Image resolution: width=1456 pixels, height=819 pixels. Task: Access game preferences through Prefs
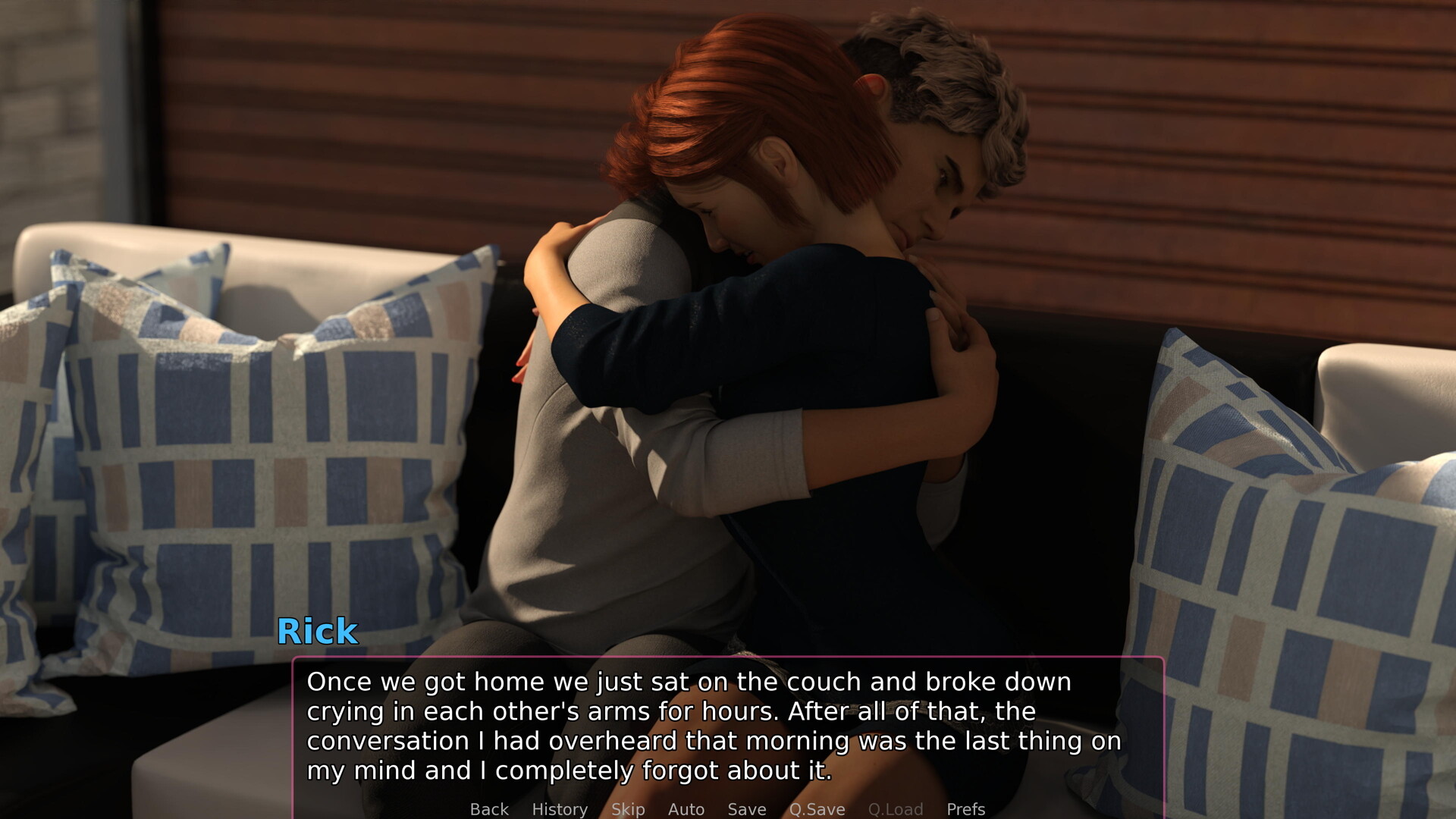click(965, 809)
